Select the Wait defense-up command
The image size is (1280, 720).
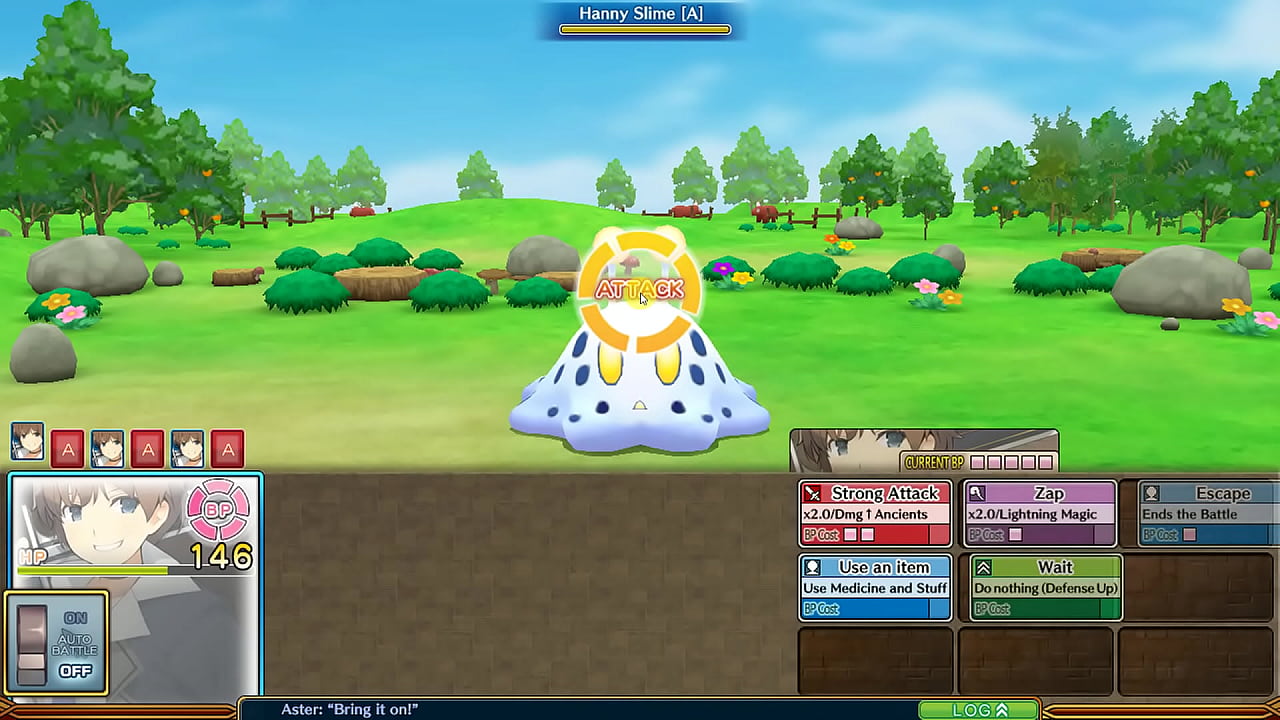[x=1045, y=588]
